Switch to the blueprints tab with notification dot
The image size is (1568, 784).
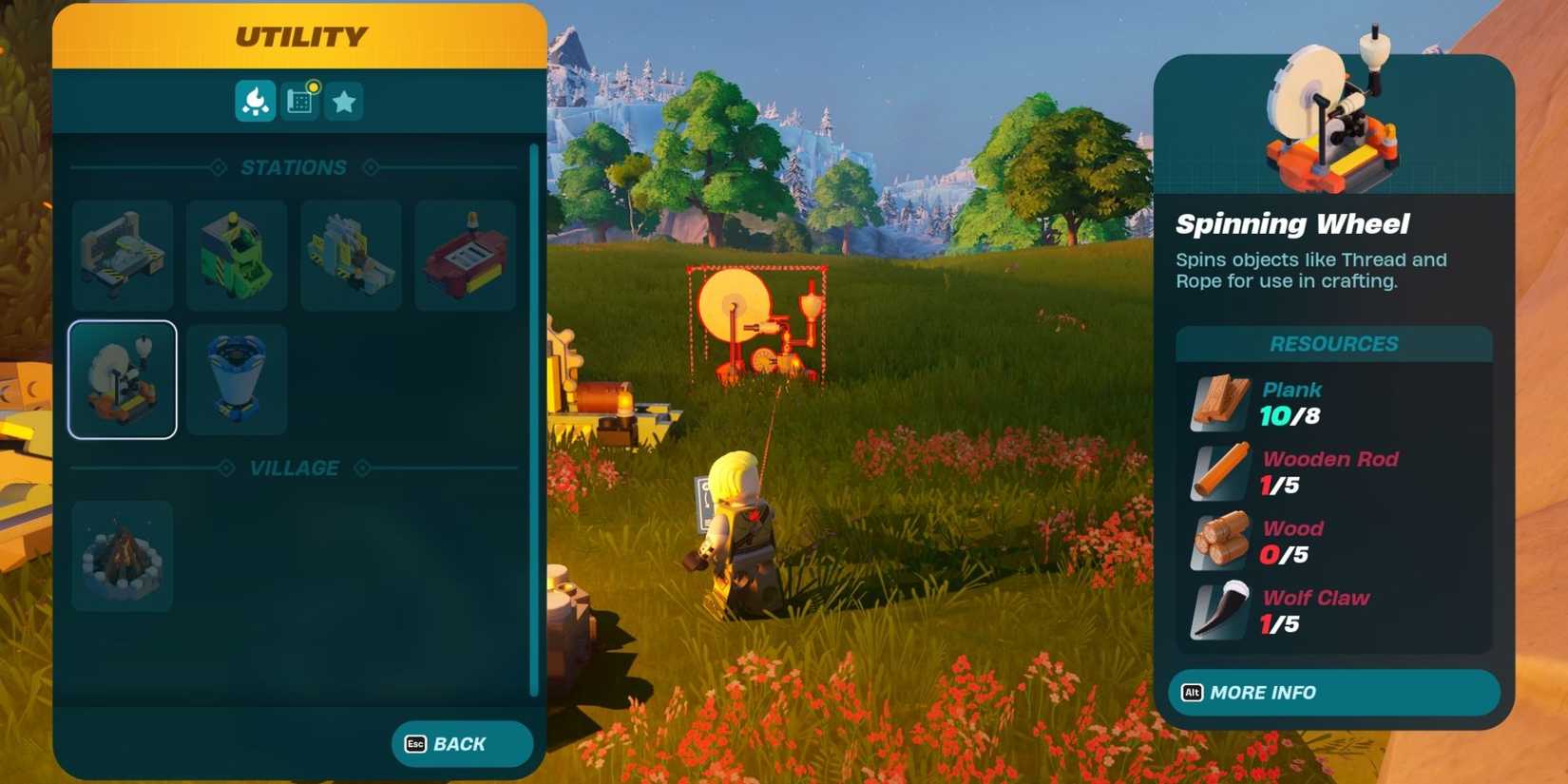pyautogui.click(x=299, y=101)
